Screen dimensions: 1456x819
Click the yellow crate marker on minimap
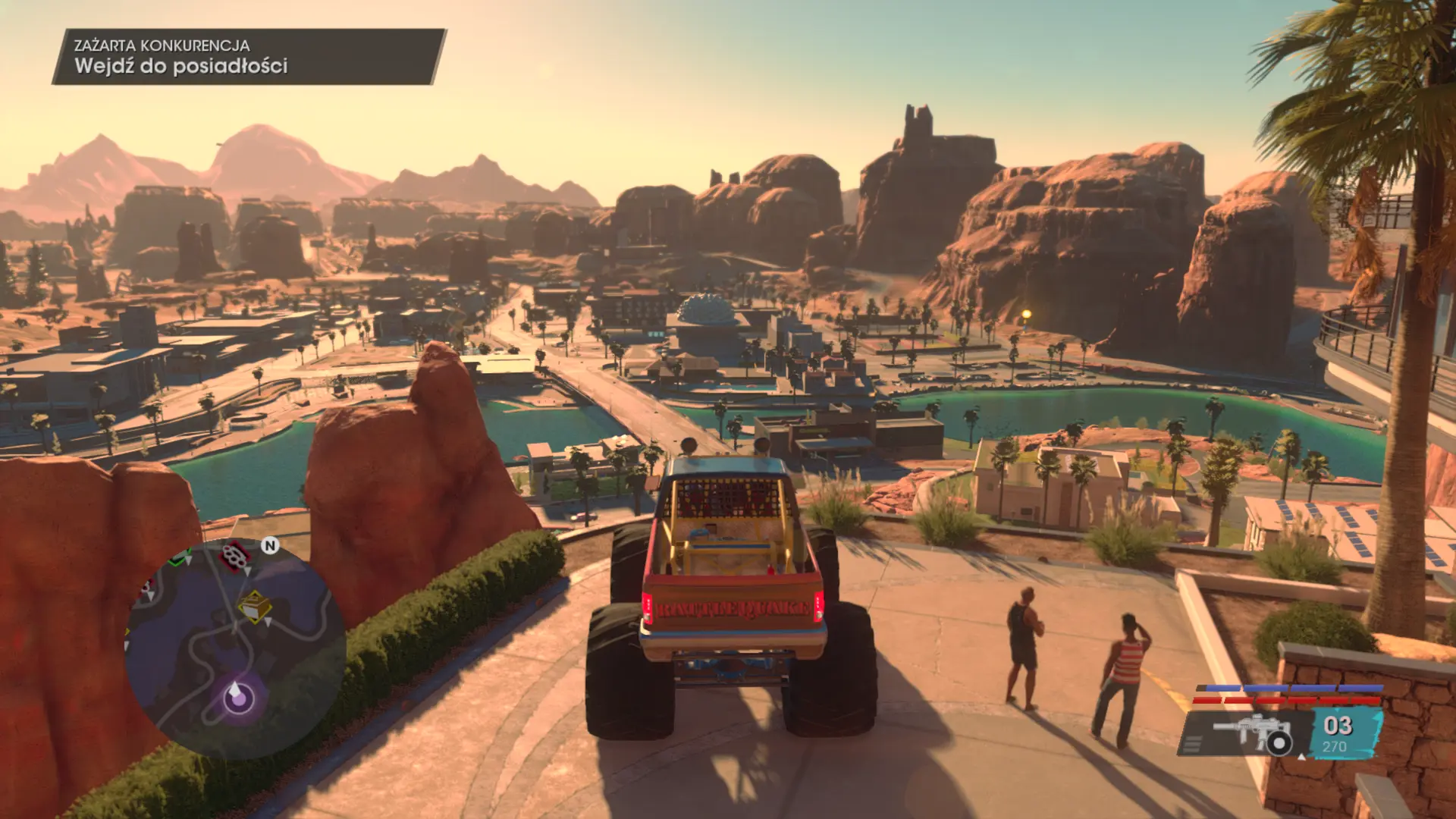(255, 607)
